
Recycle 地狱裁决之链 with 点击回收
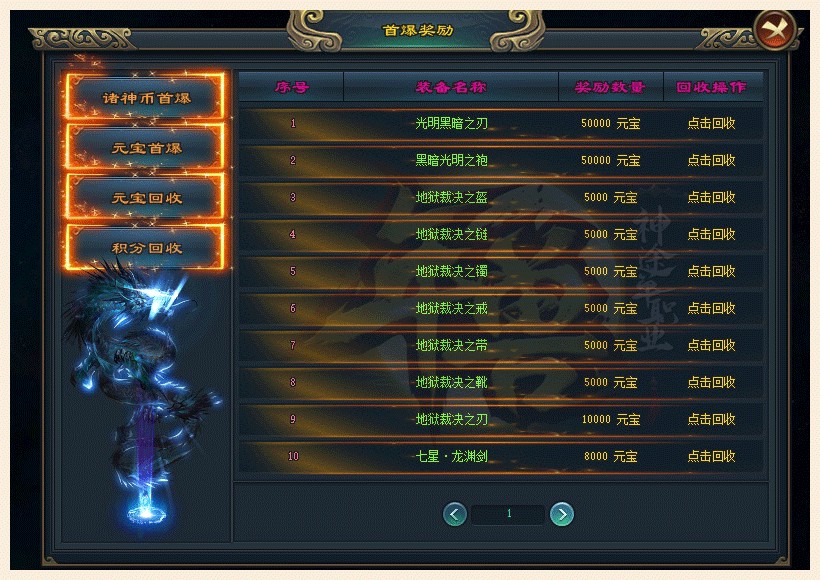711,234
